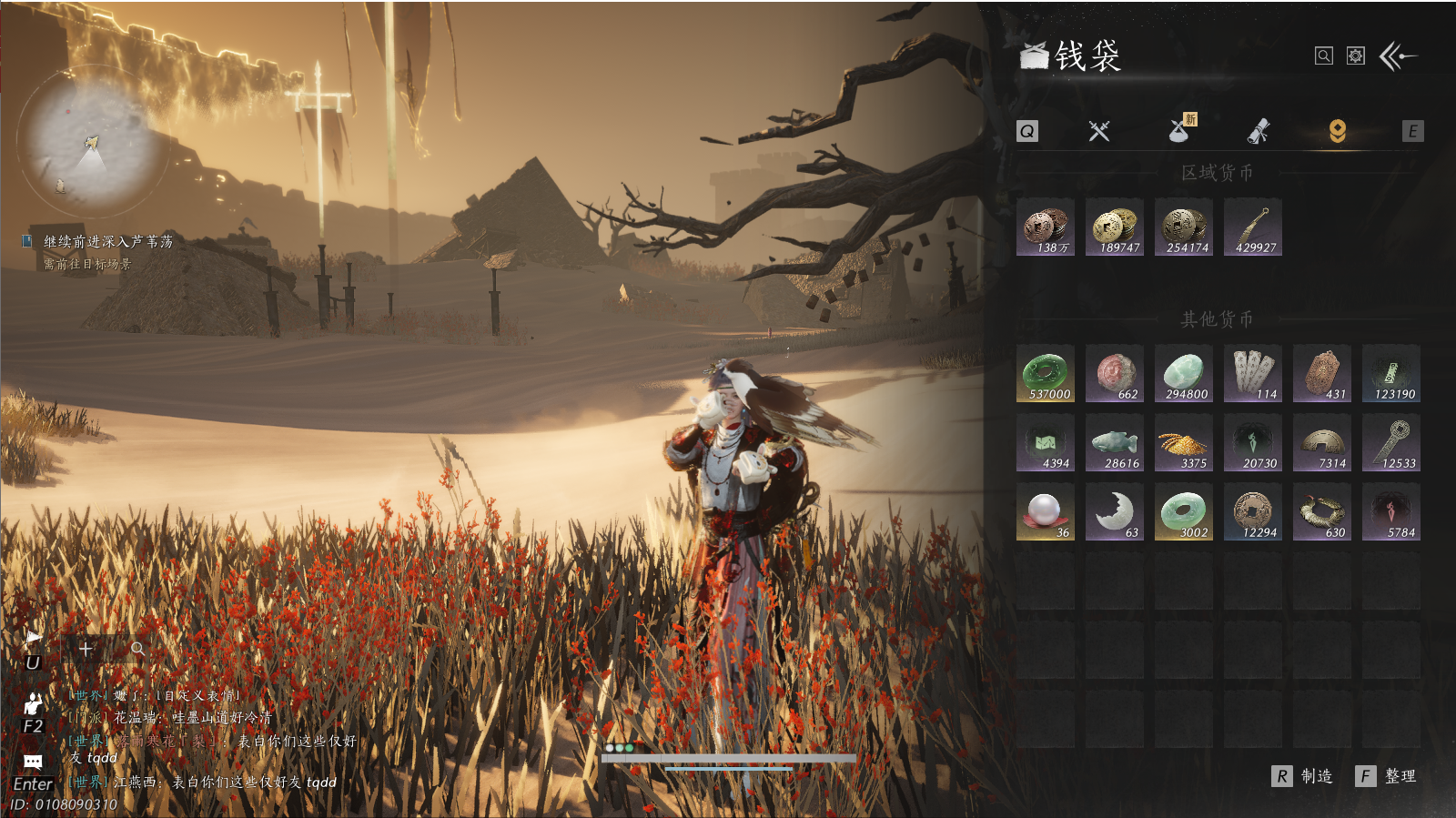Click the 制造 craft button

tap(1303, 776)
